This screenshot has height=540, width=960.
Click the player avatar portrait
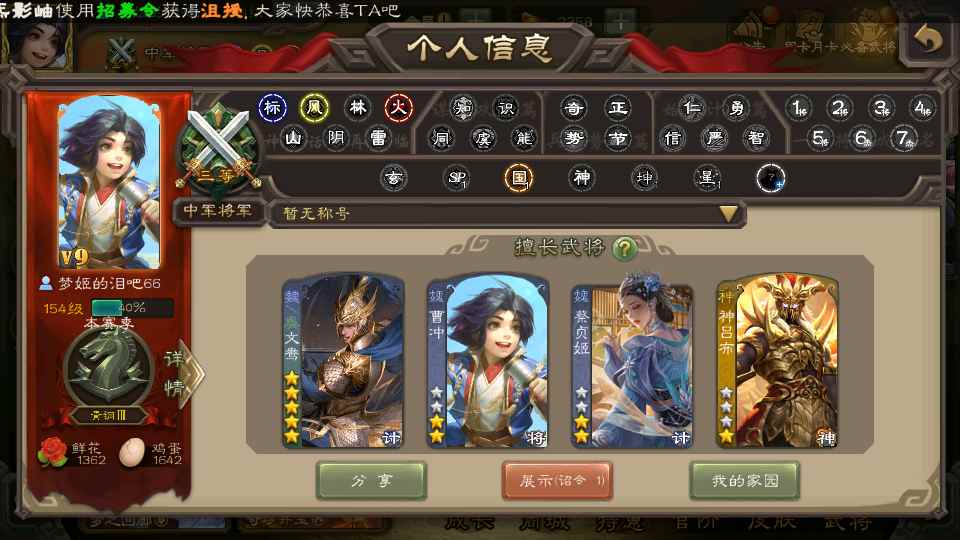(110, 182)
